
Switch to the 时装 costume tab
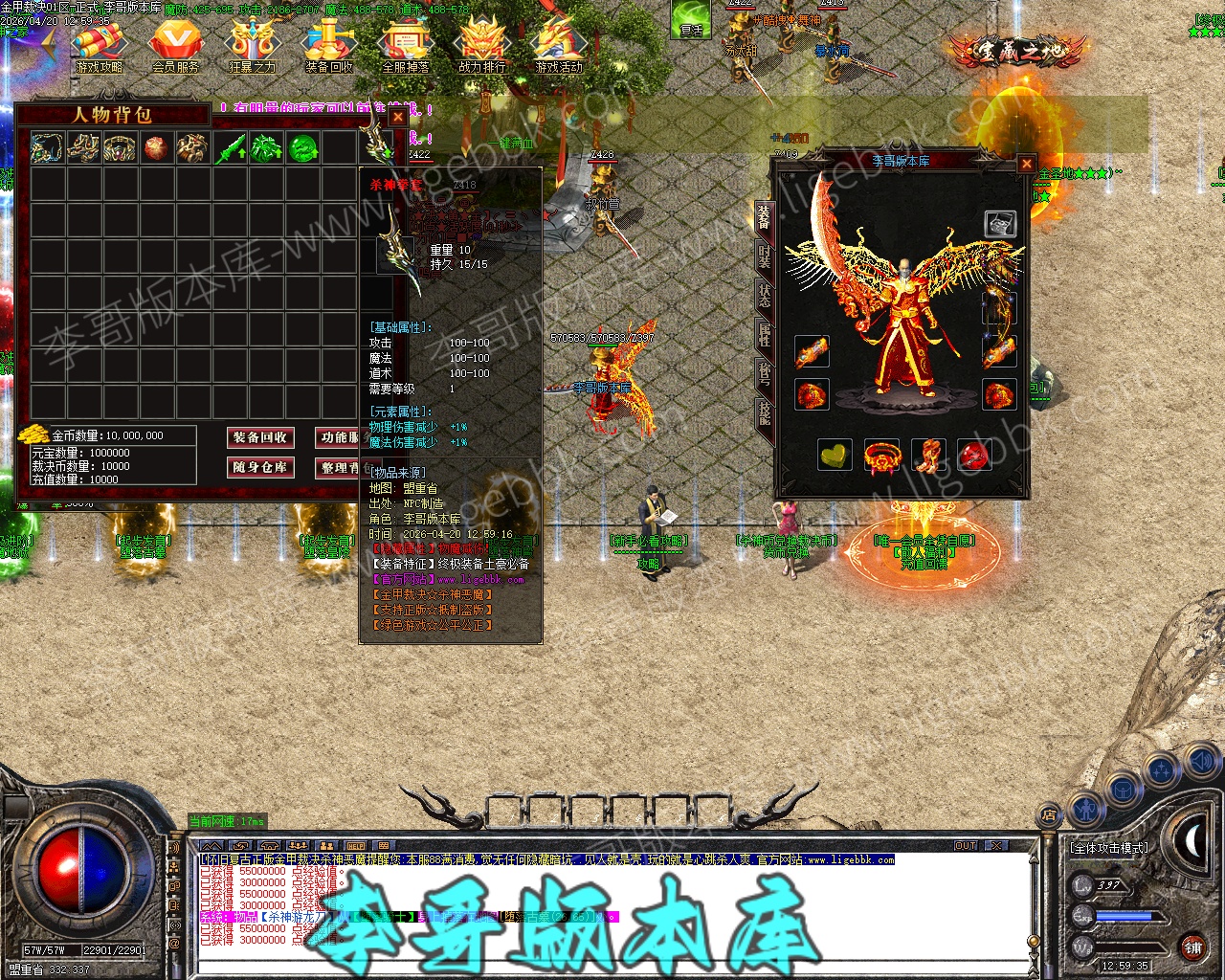764,256
